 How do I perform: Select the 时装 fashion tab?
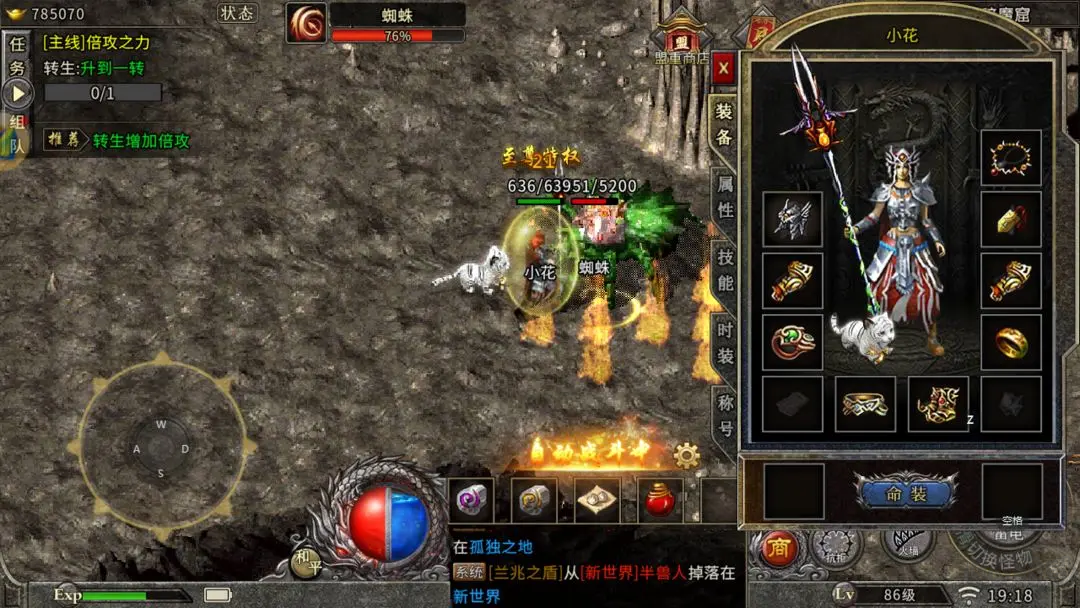coord(725,342)
